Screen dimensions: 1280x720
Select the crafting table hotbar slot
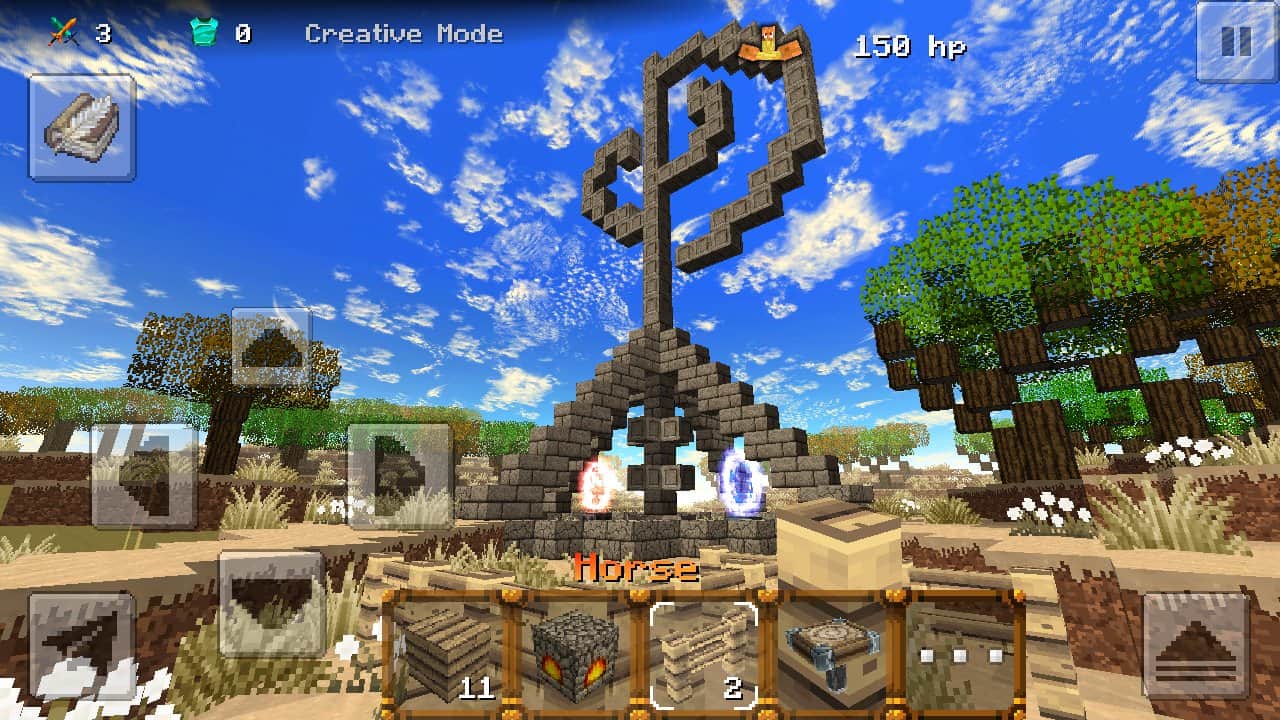[831, 652]
